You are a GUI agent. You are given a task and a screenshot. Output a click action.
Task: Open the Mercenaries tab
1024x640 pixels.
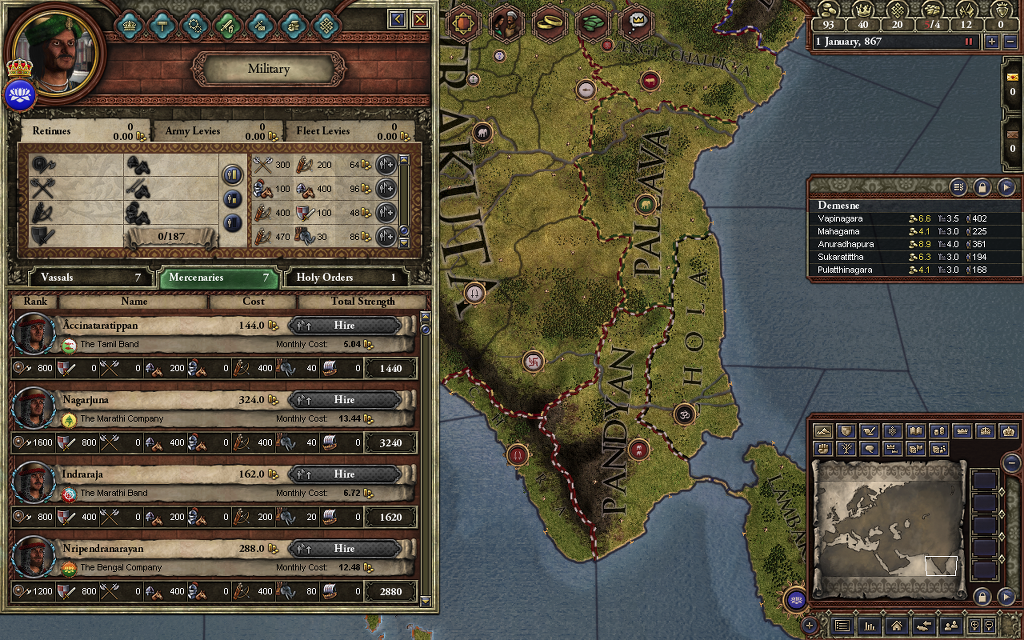point(220,277)
